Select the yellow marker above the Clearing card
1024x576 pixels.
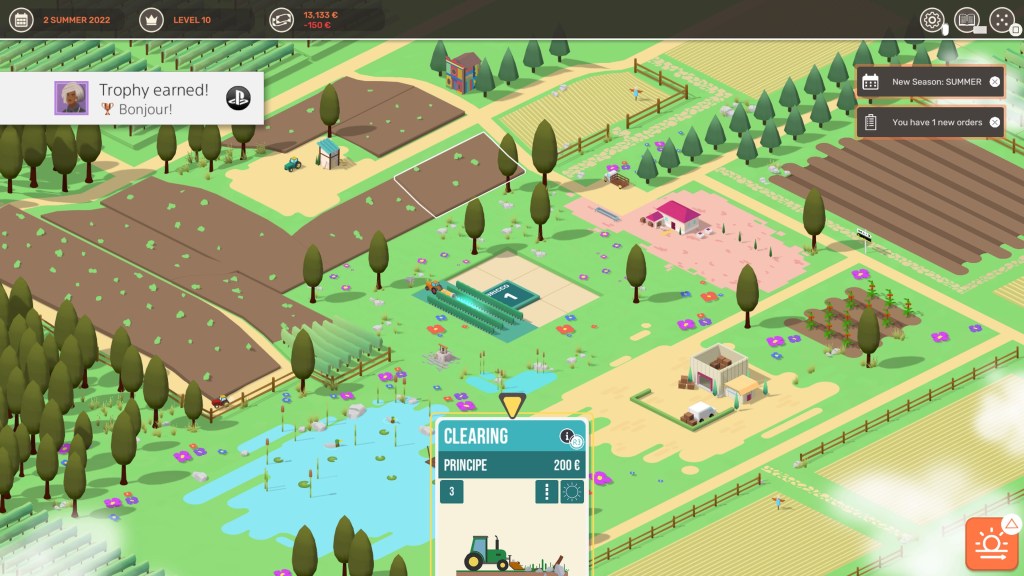tap(512, 406)
